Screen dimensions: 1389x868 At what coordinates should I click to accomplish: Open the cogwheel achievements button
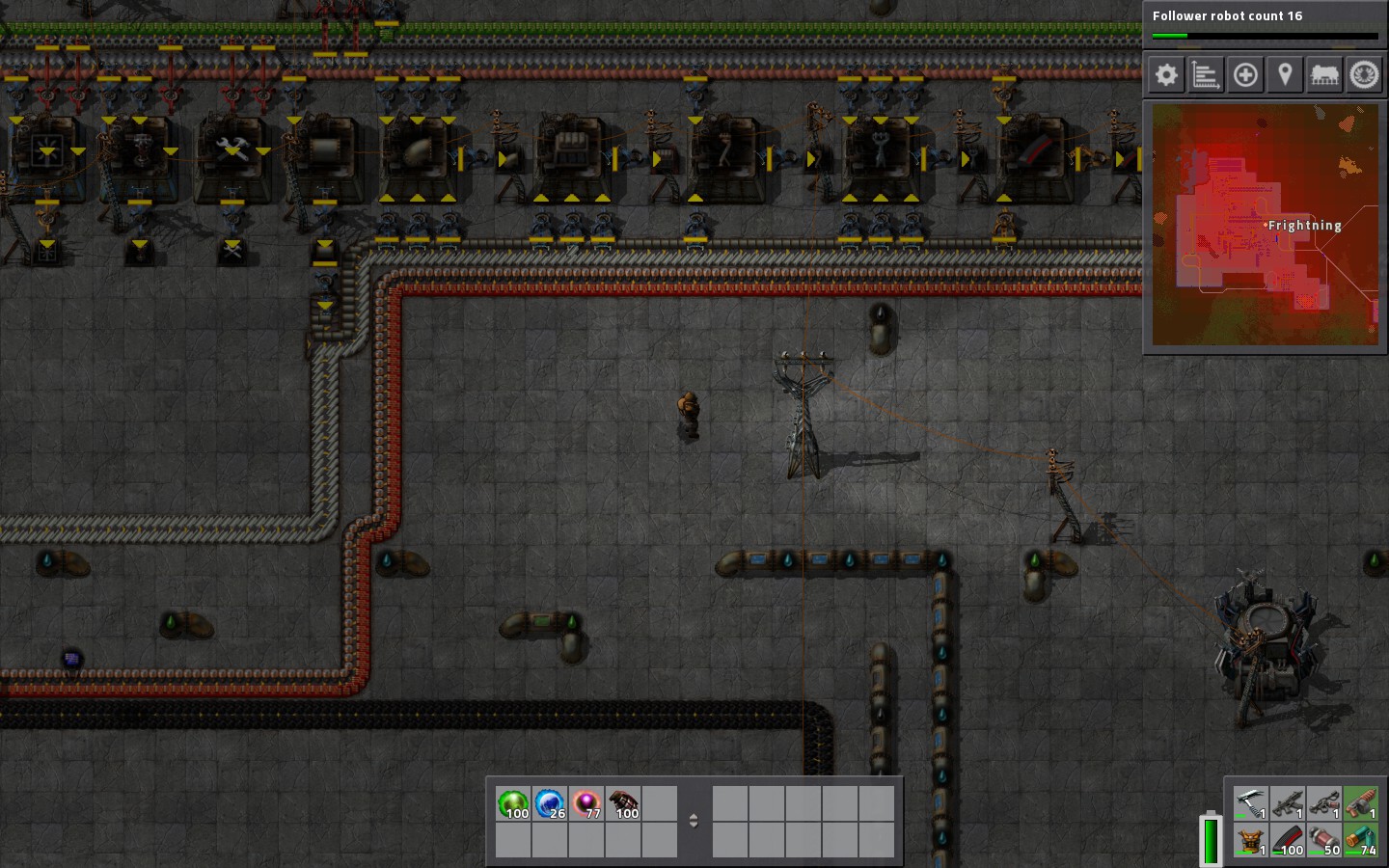[1364, 75]
